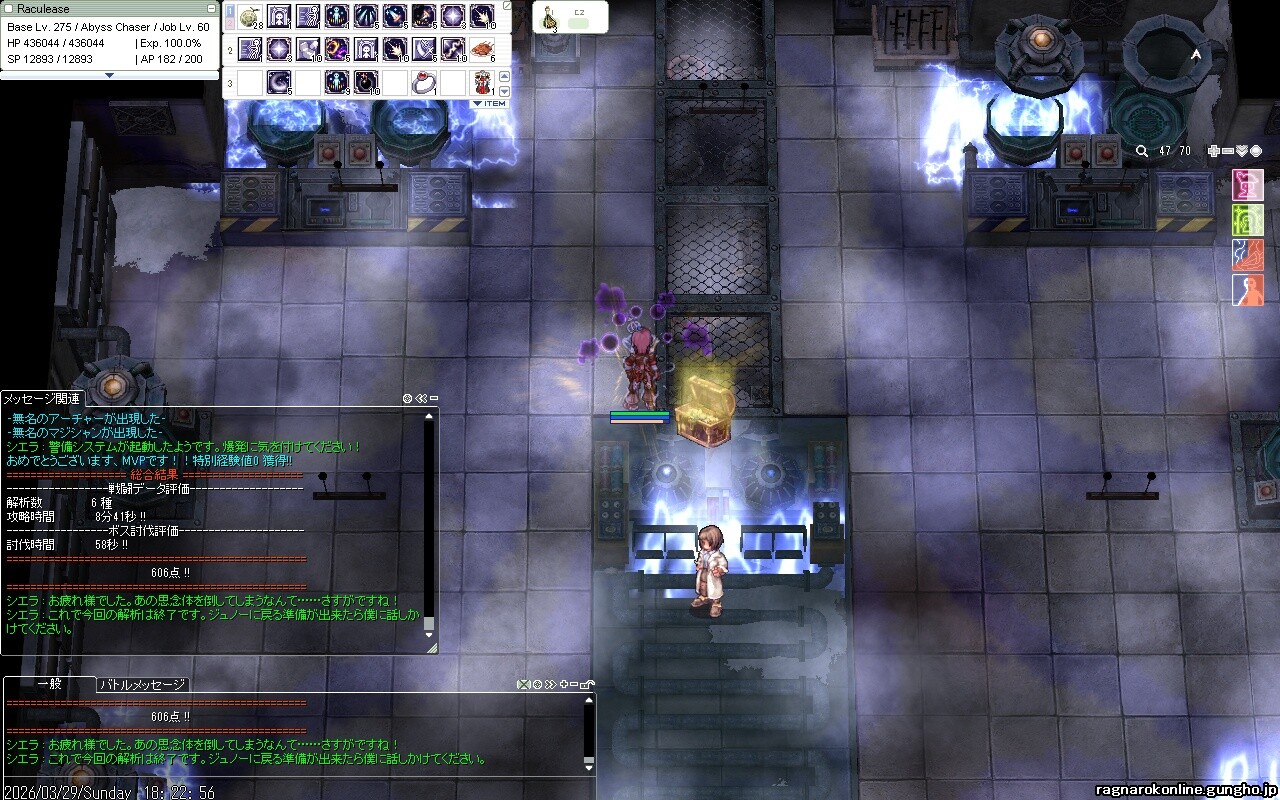Screen dimensions: 1280x800
Task: Select the 一般 chat tab
Action: click(x=50, y=685)
